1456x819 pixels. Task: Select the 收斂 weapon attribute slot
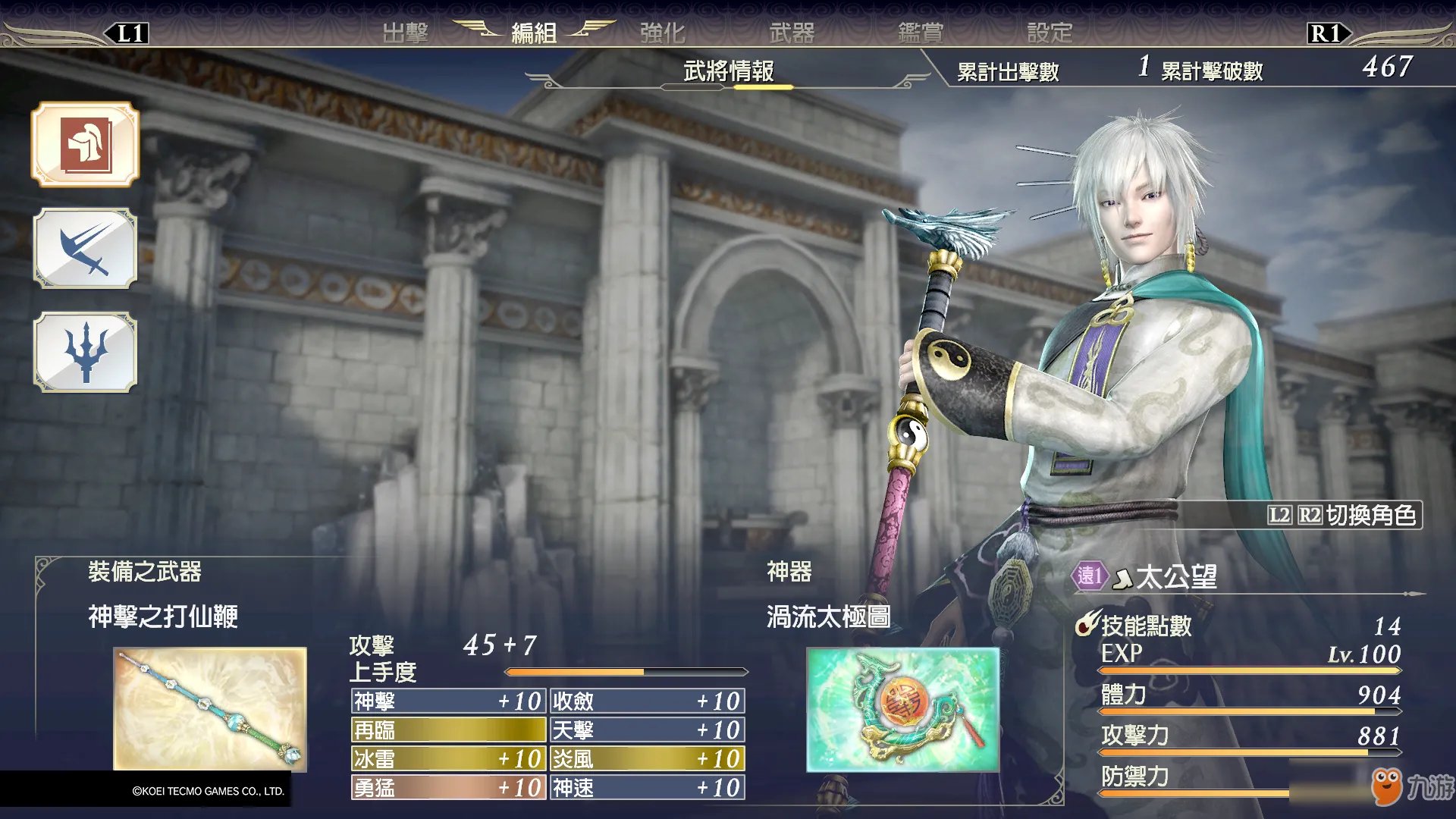pos(647,701)
